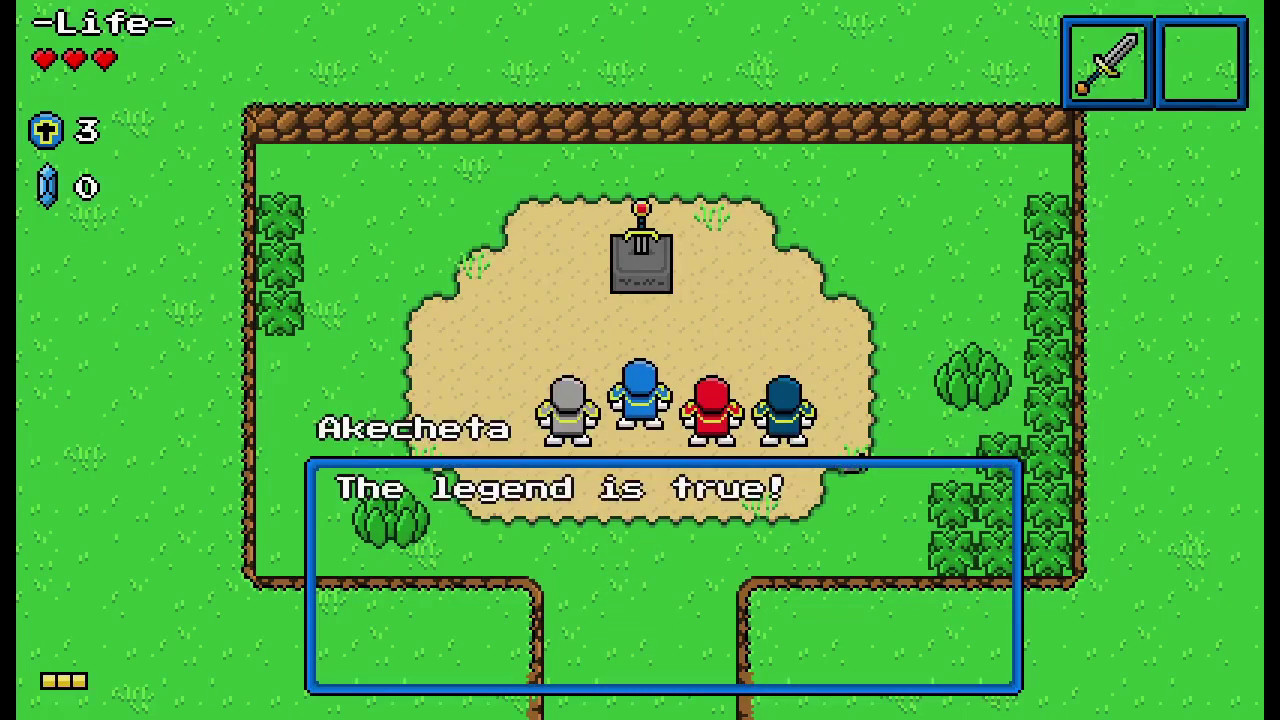This screenshot has width=1280, height=720.
Task: Advance the dialogue 'The legend is true!'
Action: tap(560, 488)
